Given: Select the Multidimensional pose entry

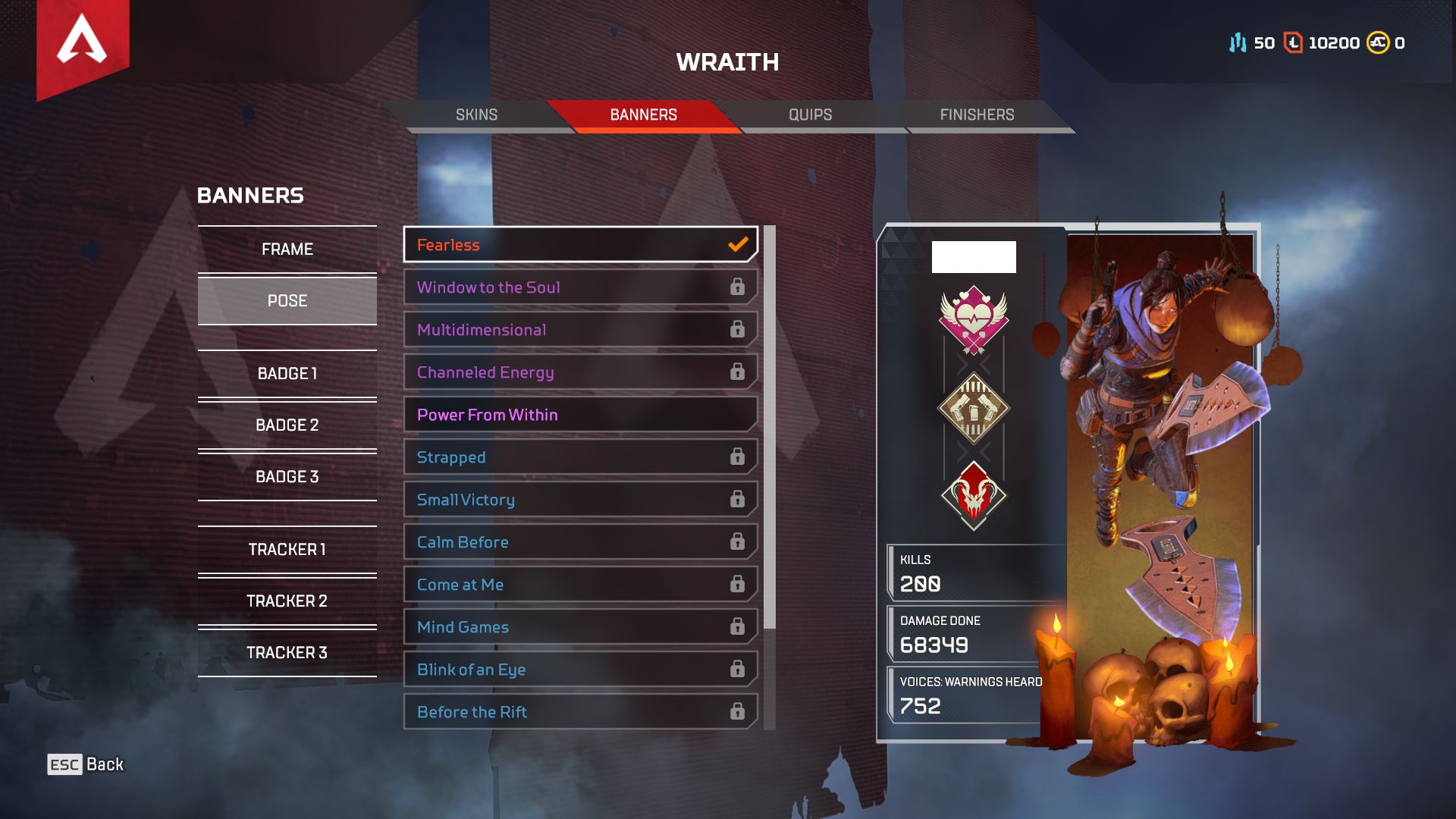Looking at the screenshot, I should point(580,330).
